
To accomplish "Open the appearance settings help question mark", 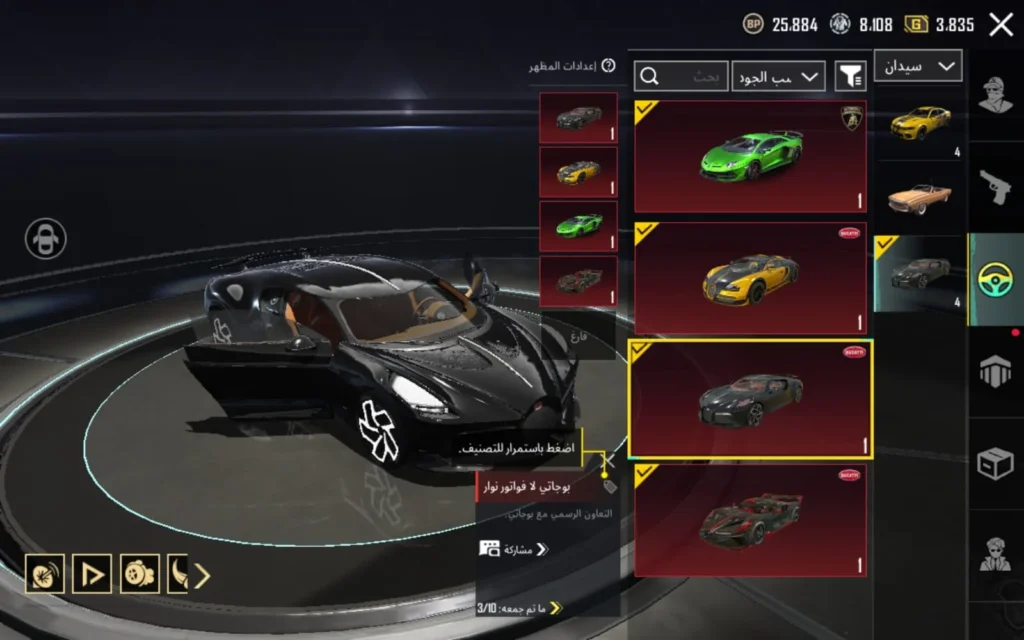I will tap(608, 66).
